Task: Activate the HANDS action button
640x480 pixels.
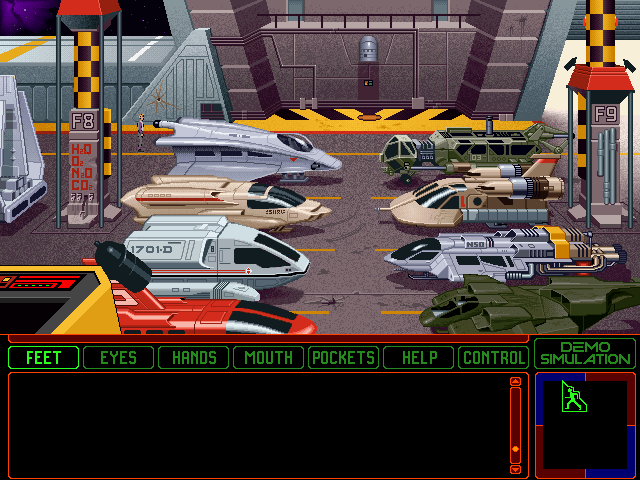Action: [x=194, y=357]
